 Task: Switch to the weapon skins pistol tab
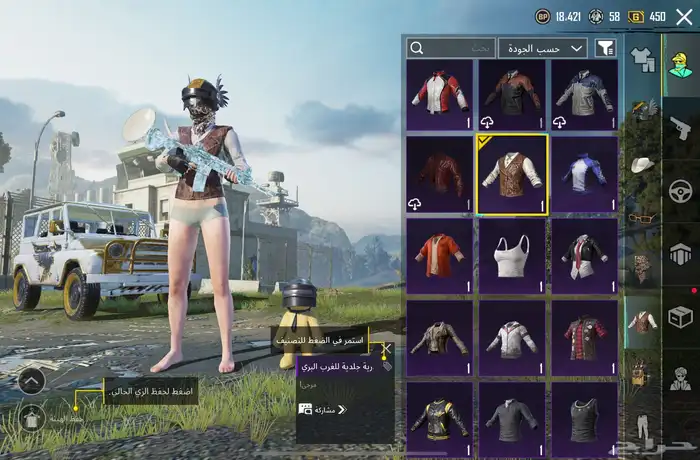680,127
